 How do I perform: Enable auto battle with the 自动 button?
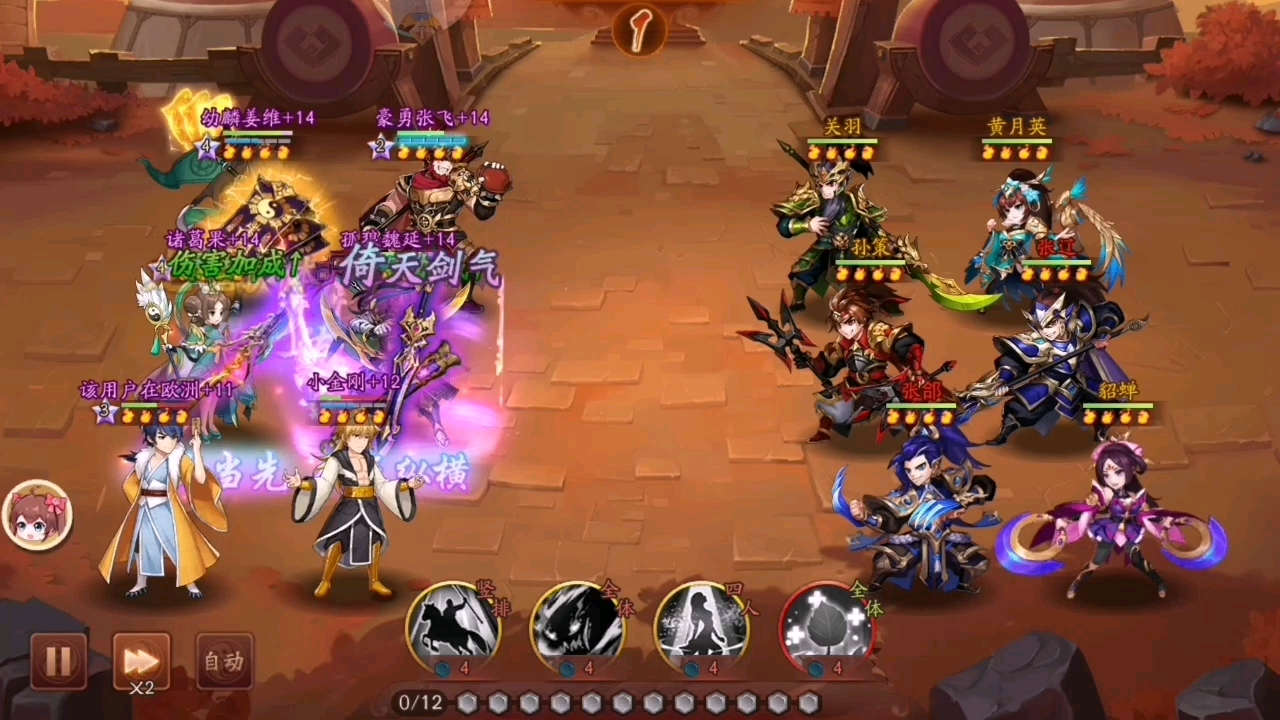(x=224, y=661)
